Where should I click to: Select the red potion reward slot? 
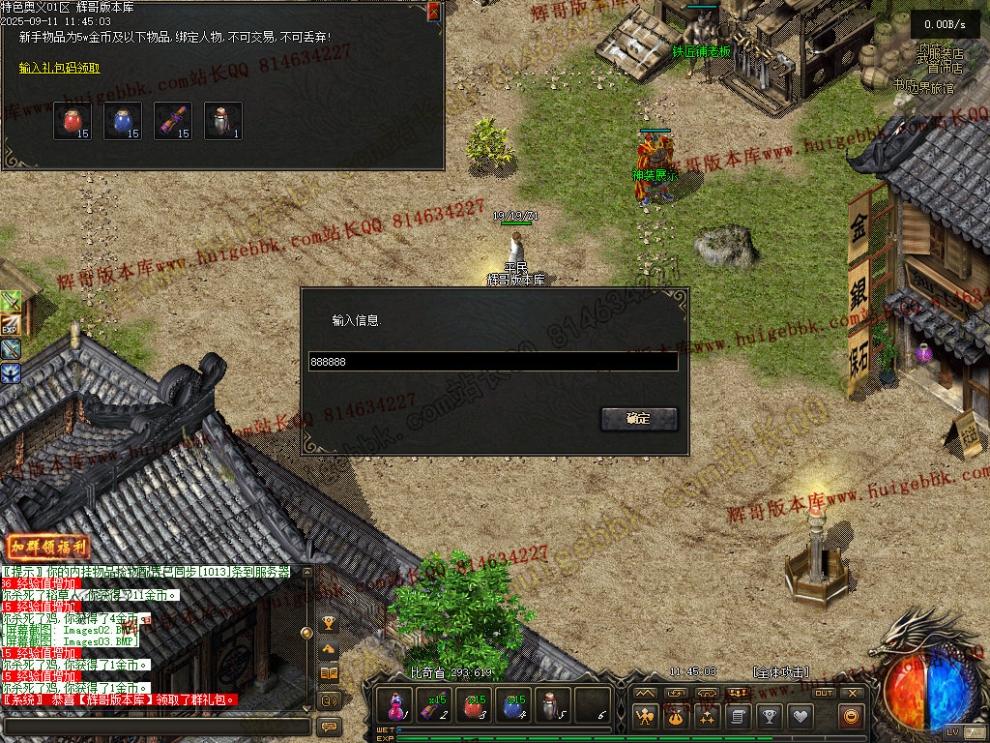click(72, 121)
